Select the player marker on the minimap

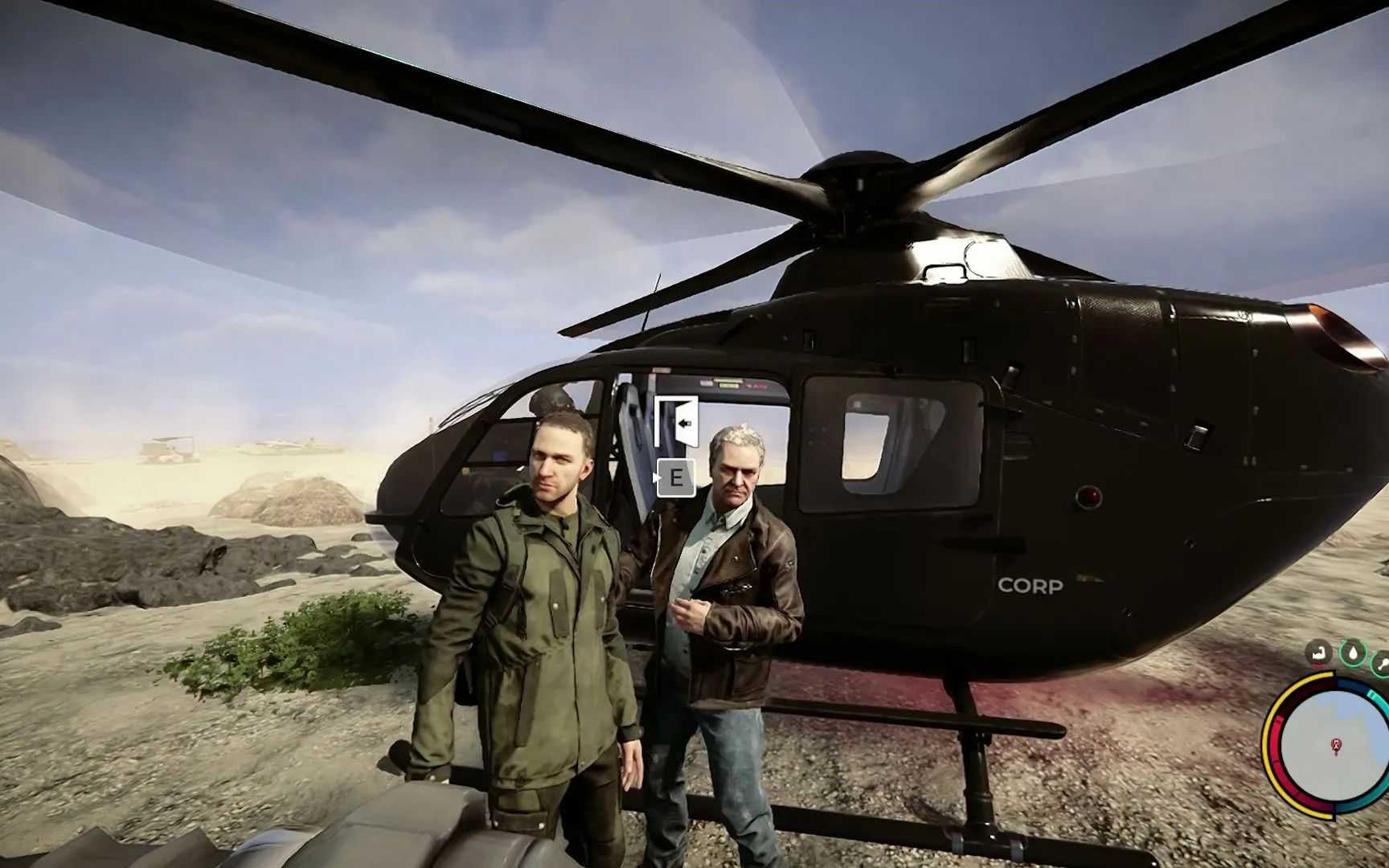tap(1336, 747)
